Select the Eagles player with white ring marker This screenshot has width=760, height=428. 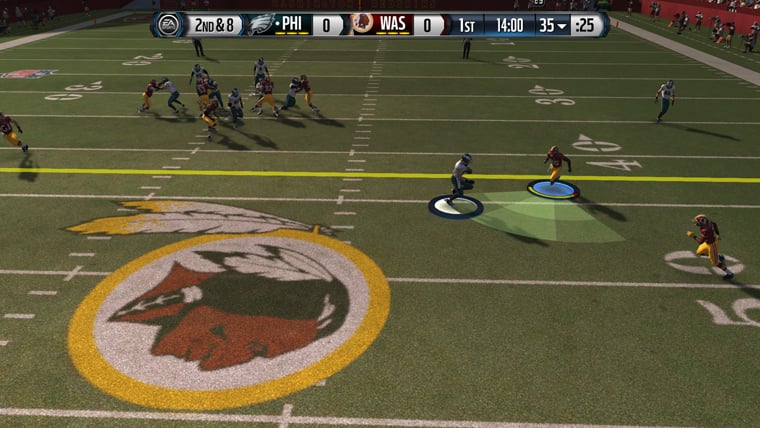click(459, 181)
